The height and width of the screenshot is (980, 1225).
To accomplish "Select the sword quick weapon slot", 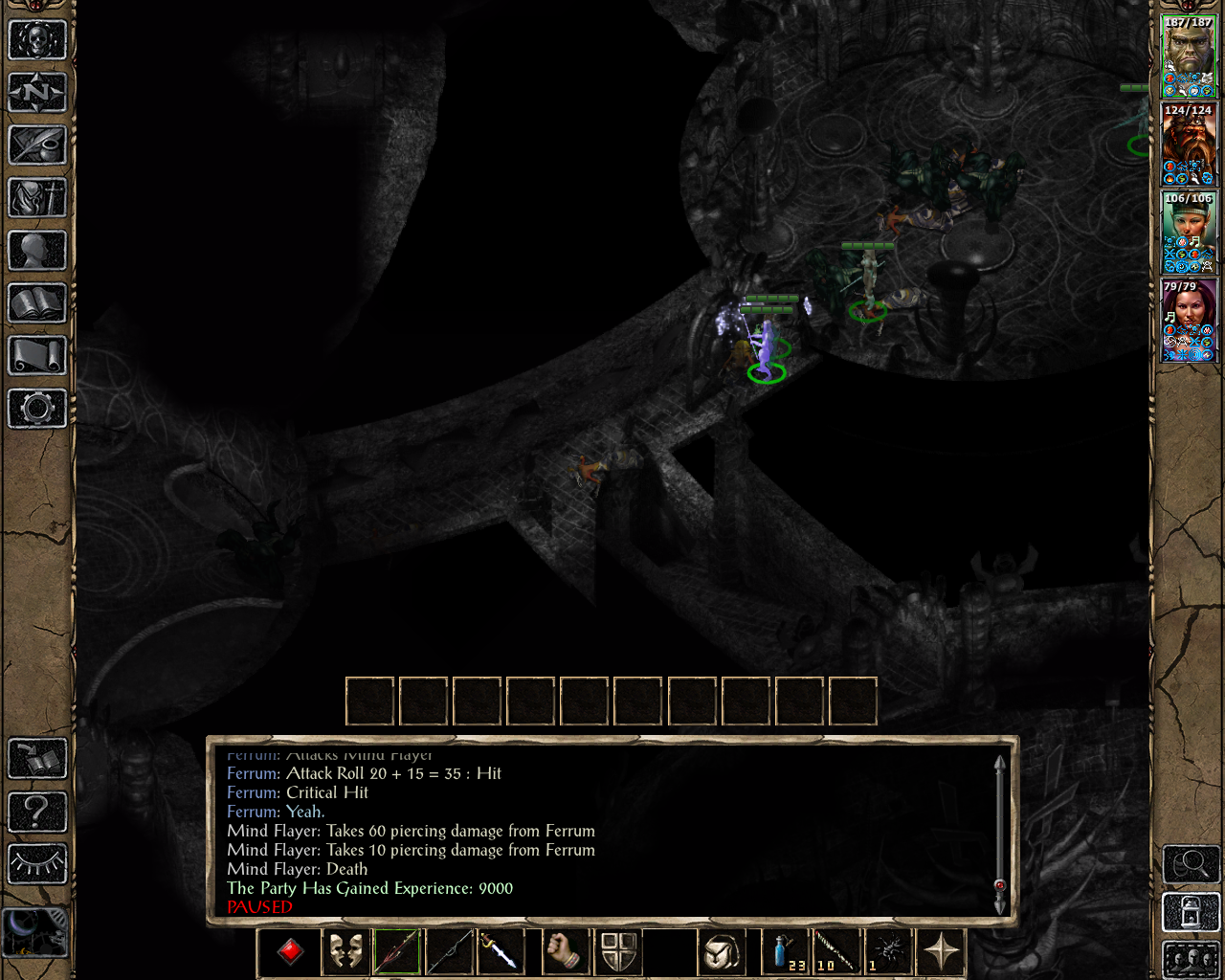I will tap(500, 951).
